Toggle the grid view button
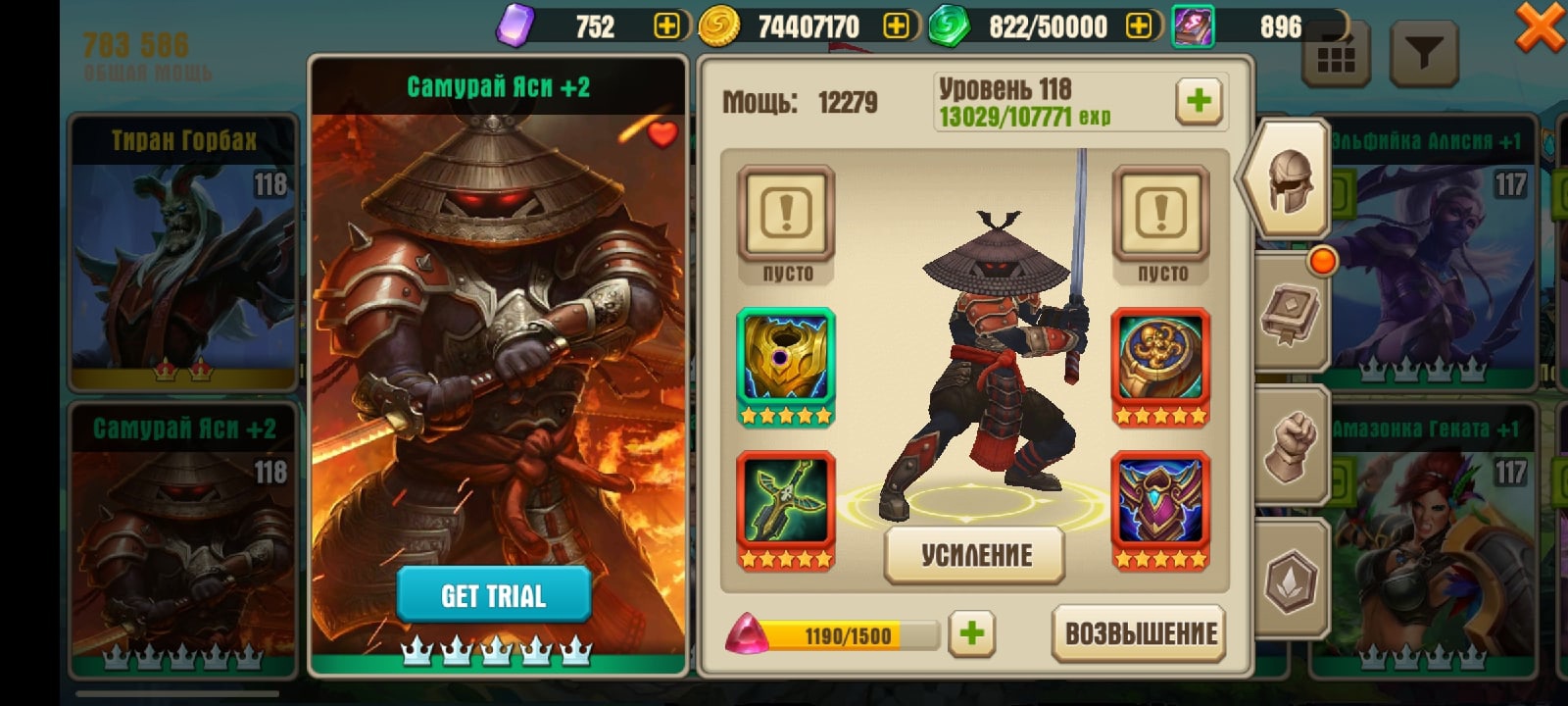 click(1335, 57)
